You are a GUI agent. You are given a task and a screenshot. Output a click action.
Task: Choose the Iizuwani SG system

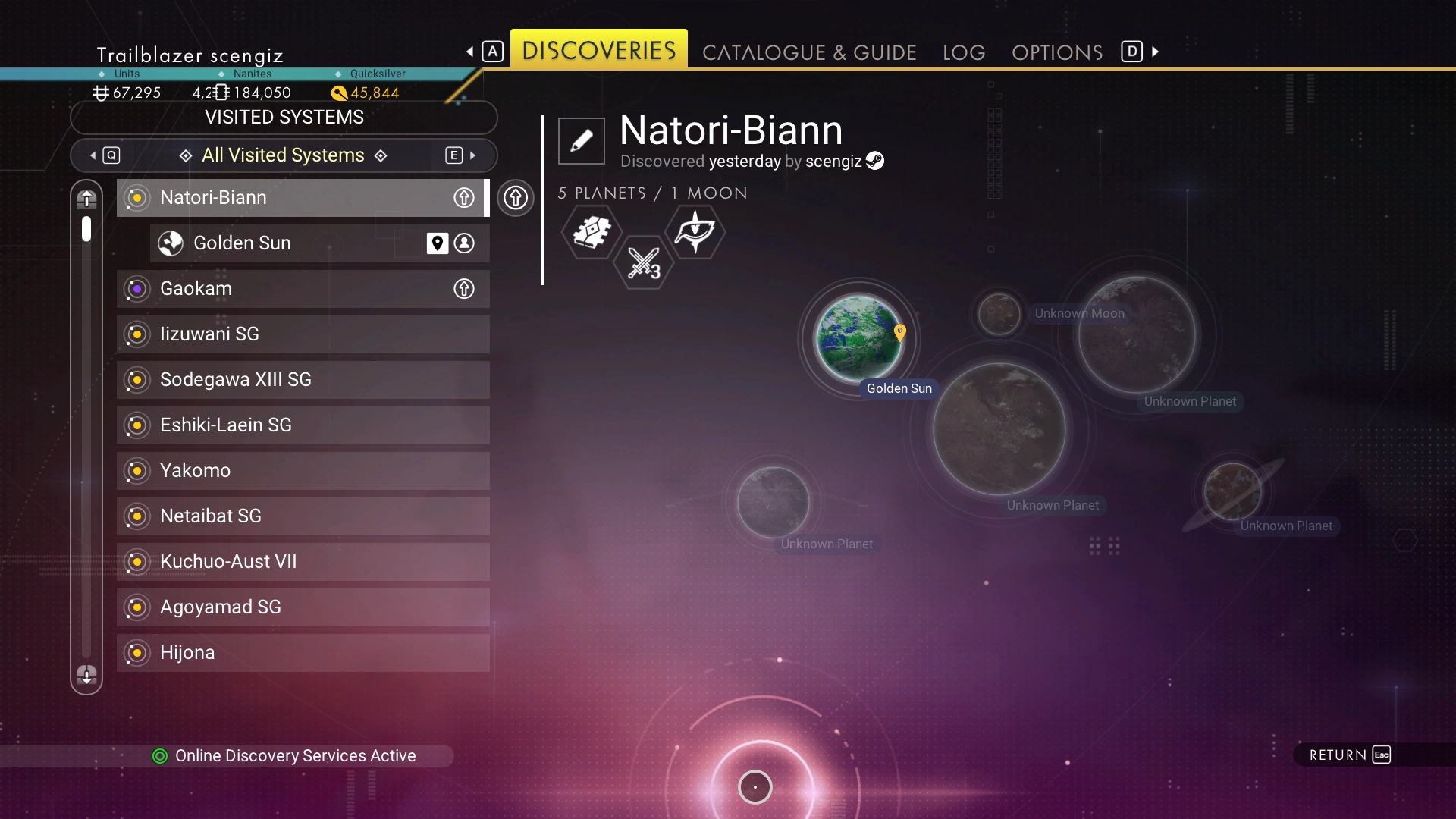(x=303, y=334)
